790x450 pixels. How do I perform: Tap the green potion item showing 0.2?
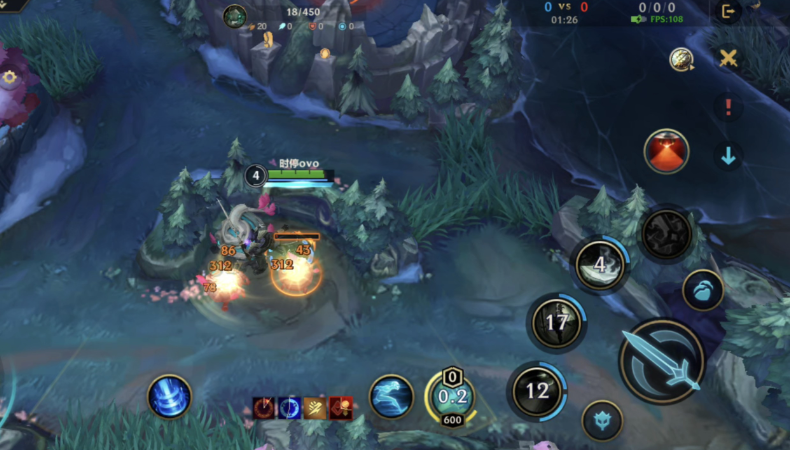(451, 397)
